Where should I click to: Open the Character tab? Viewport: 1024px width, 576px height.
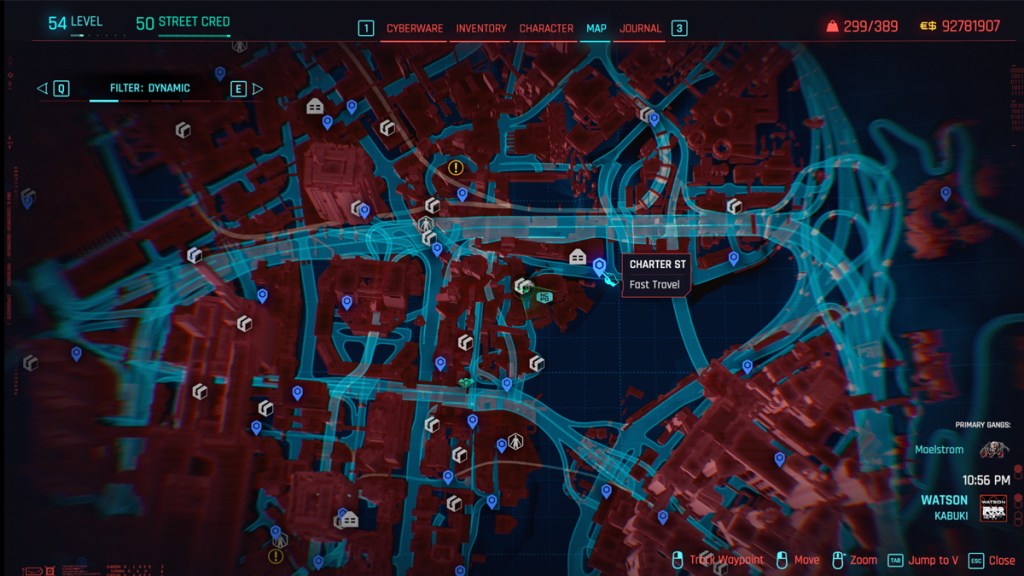(x=546, y=29)
